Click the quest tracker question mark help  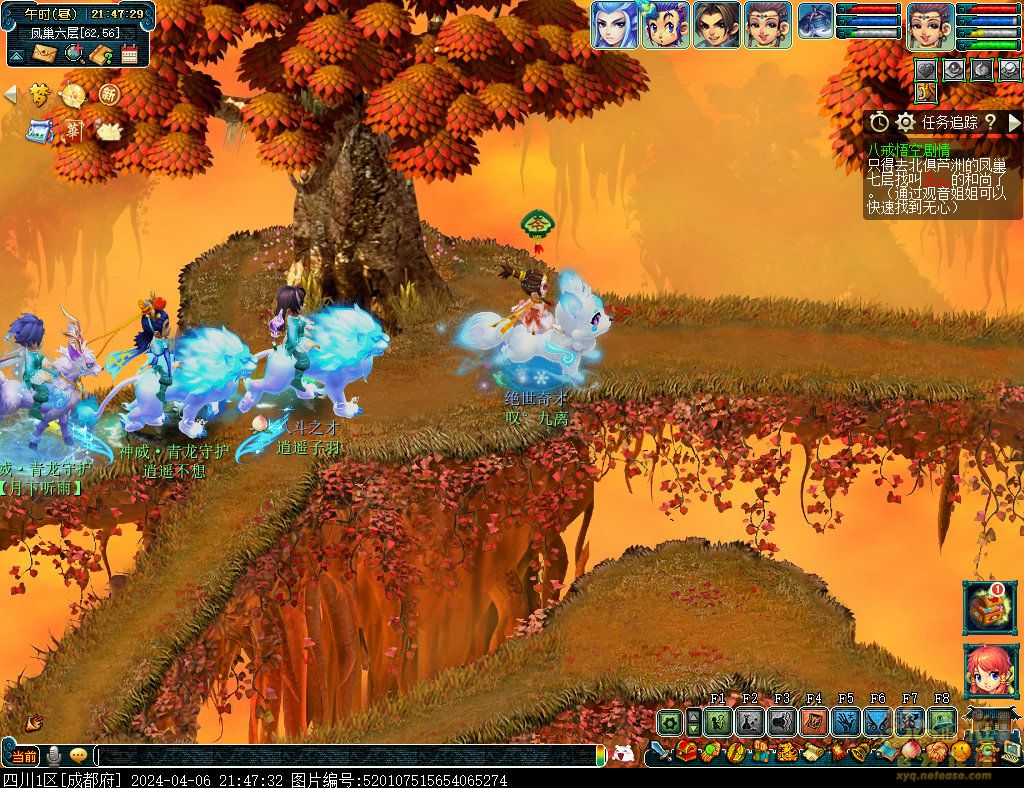coord(990,122)
